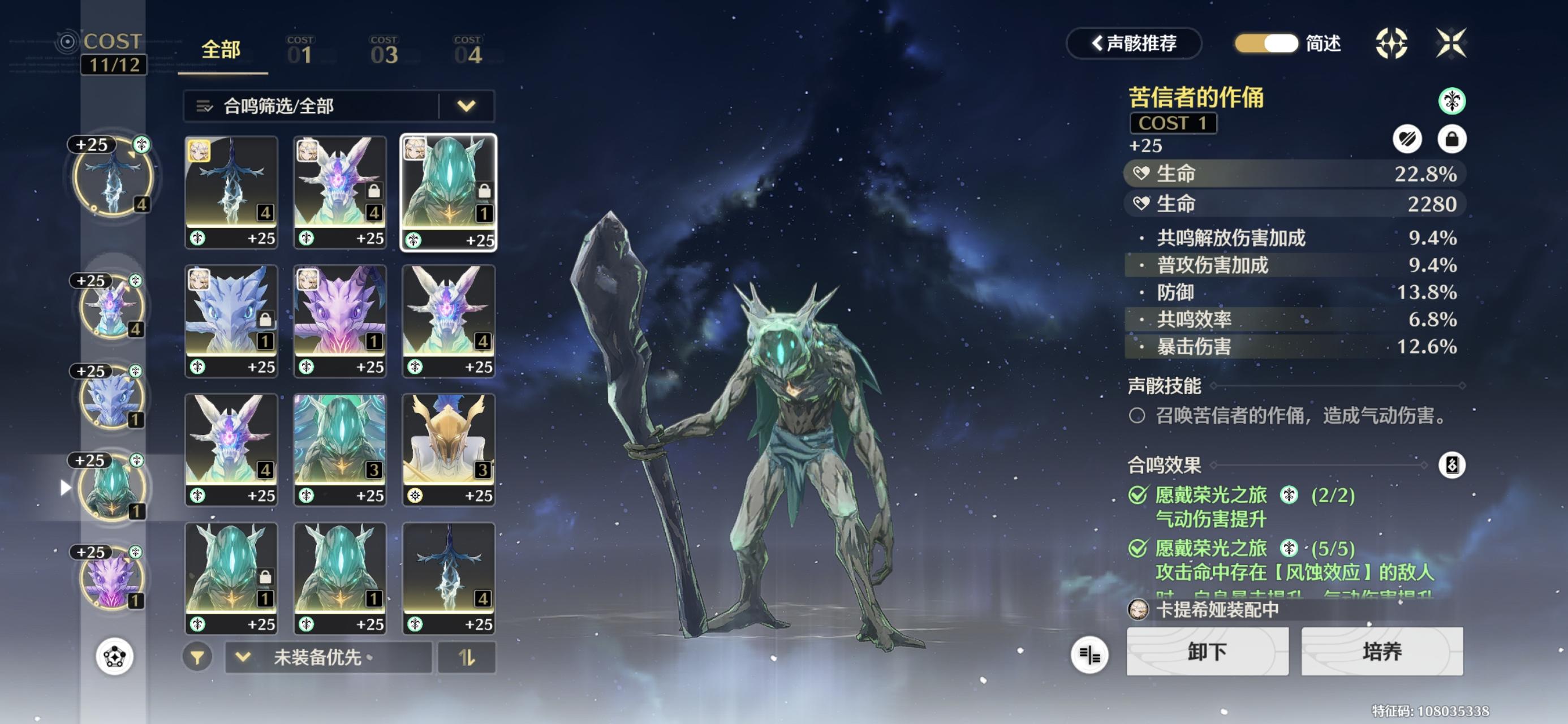
Task: Switch to the 全部 tab
Action: 221,50
